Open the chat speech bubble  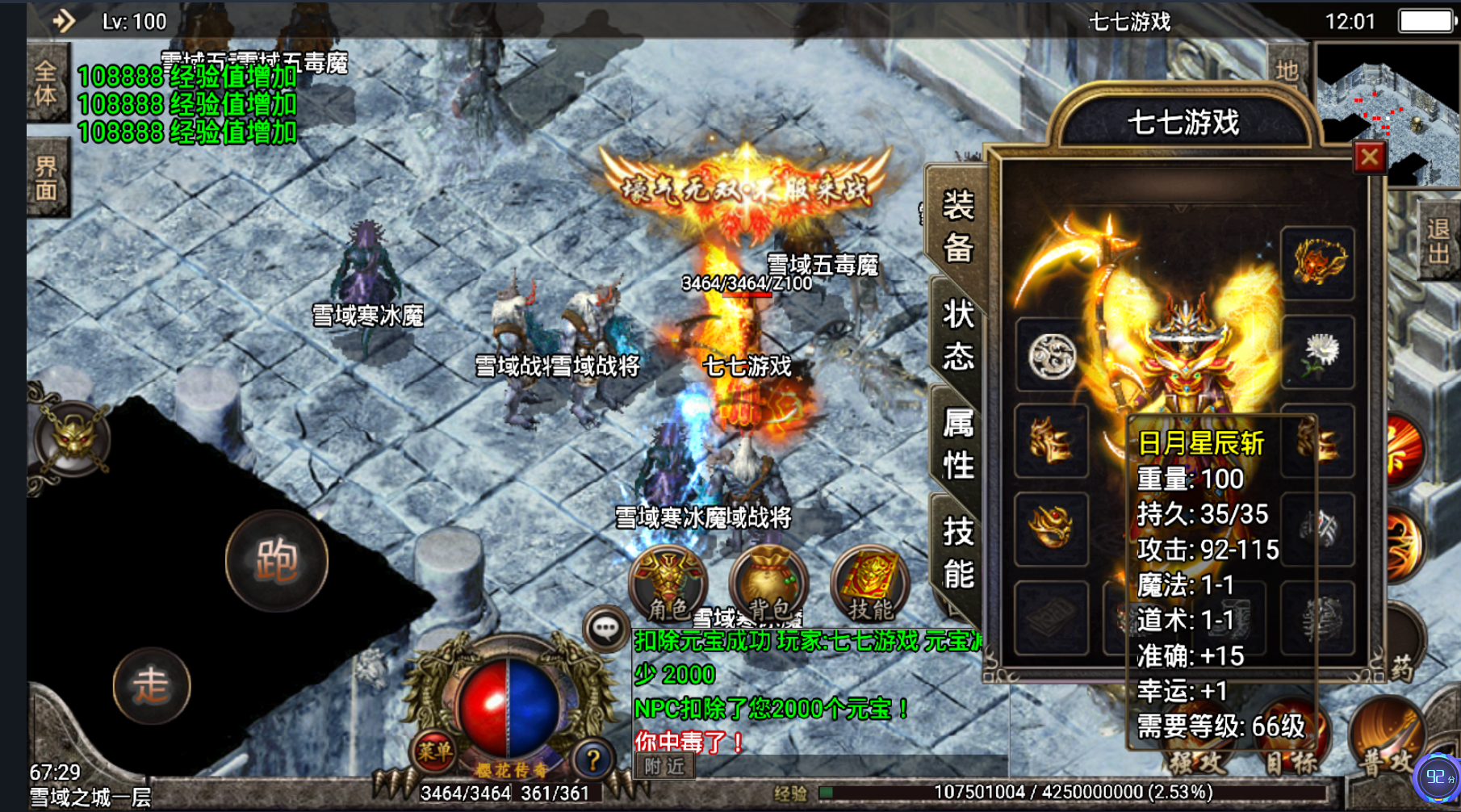pyautogui.click(x=605, y=627)
